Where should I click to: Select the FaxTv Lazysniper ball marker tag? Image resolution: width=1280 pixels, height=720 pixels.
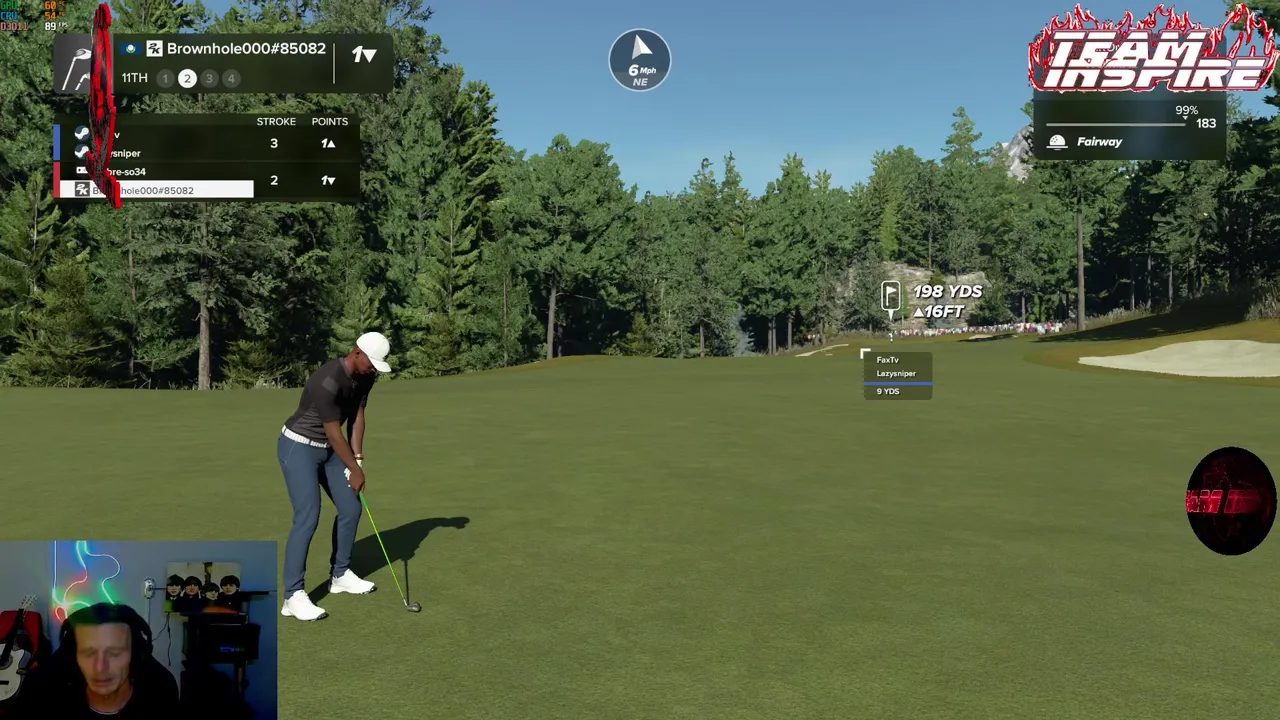[897, 374]
